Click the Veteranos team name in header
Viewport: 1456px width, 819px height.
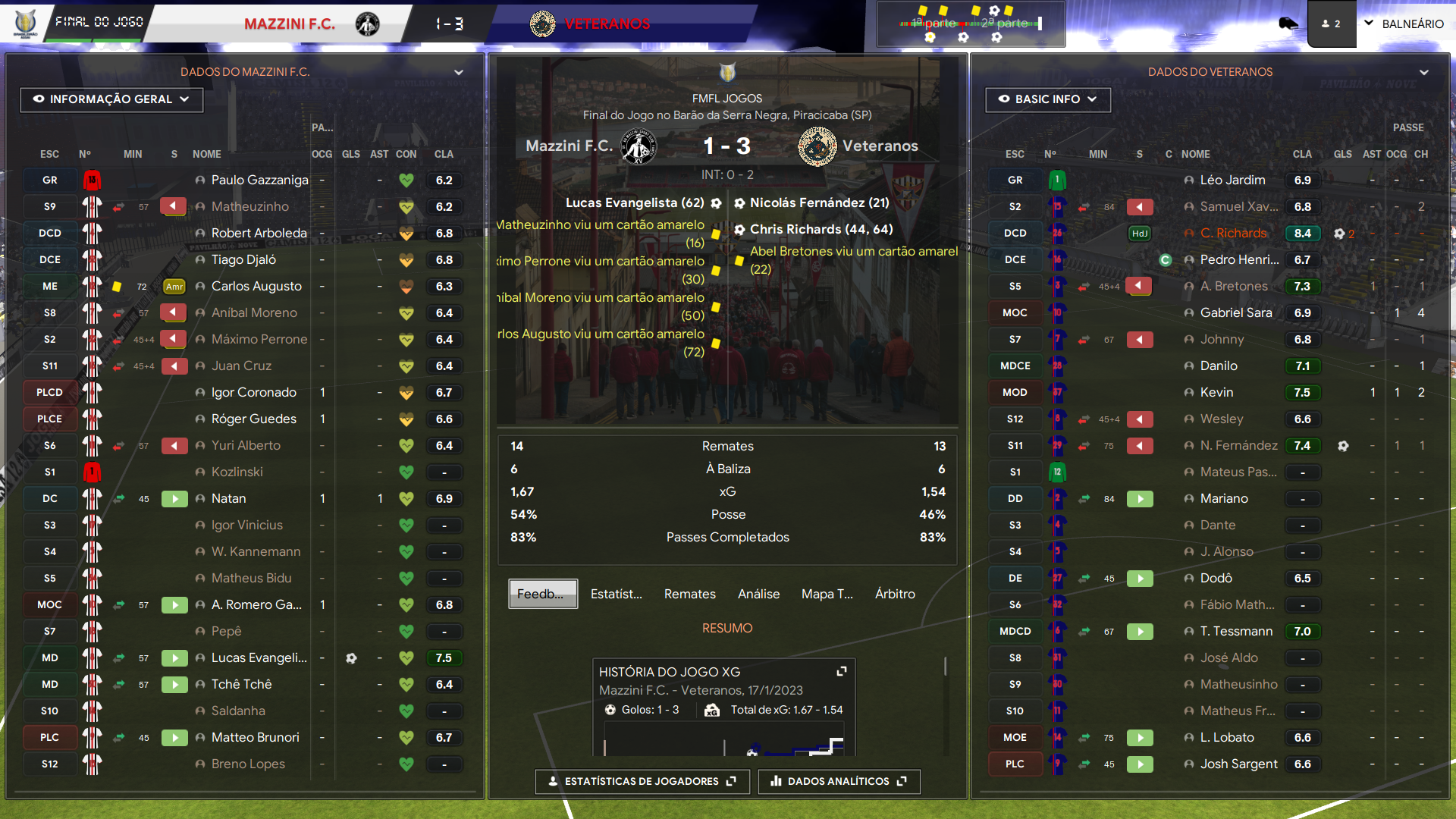pyautogui.click(x=607, y=24)
